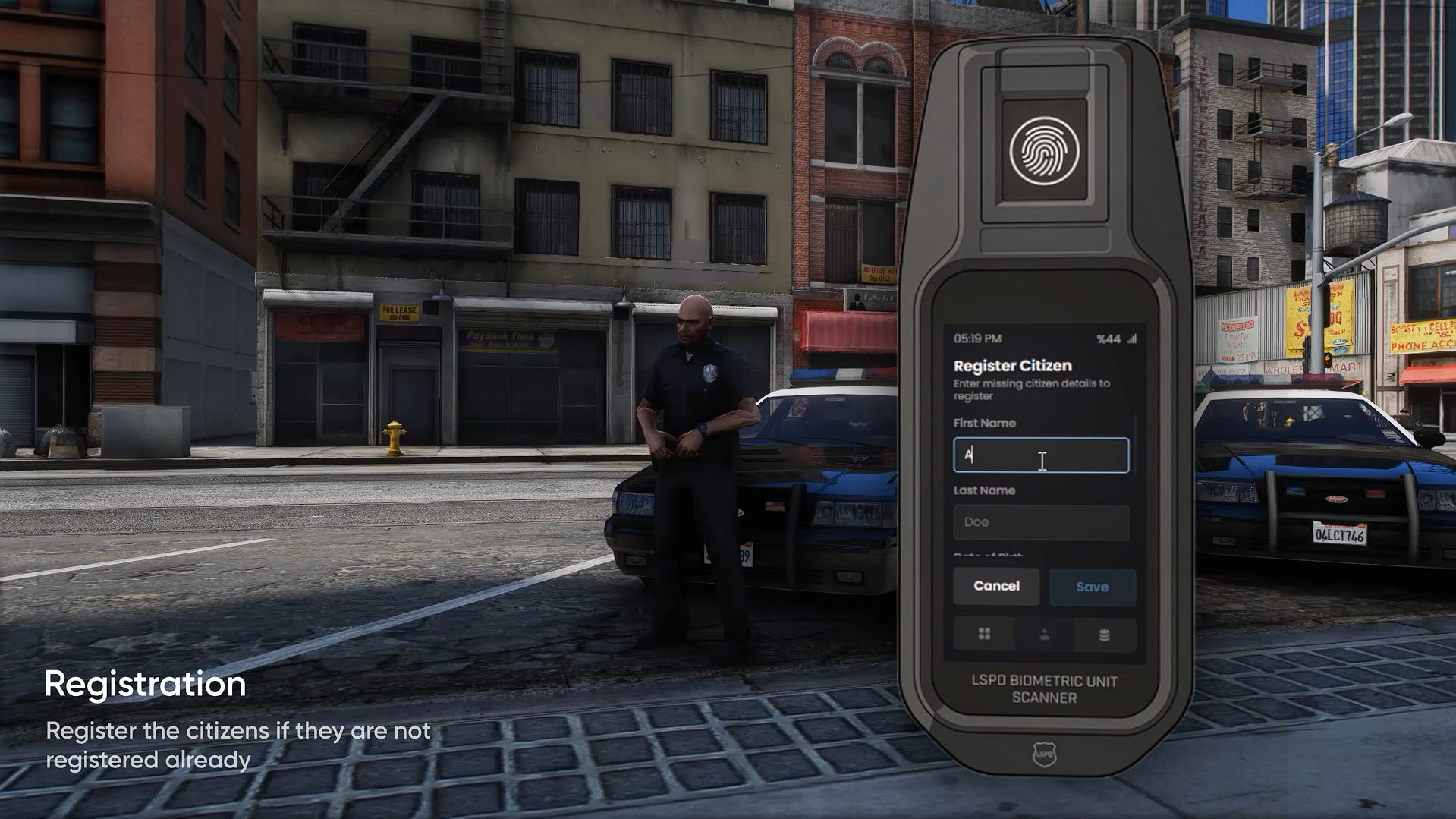The image size is (1456, 819).
Task: Save the citizen registration
Action: (1092, 587)
